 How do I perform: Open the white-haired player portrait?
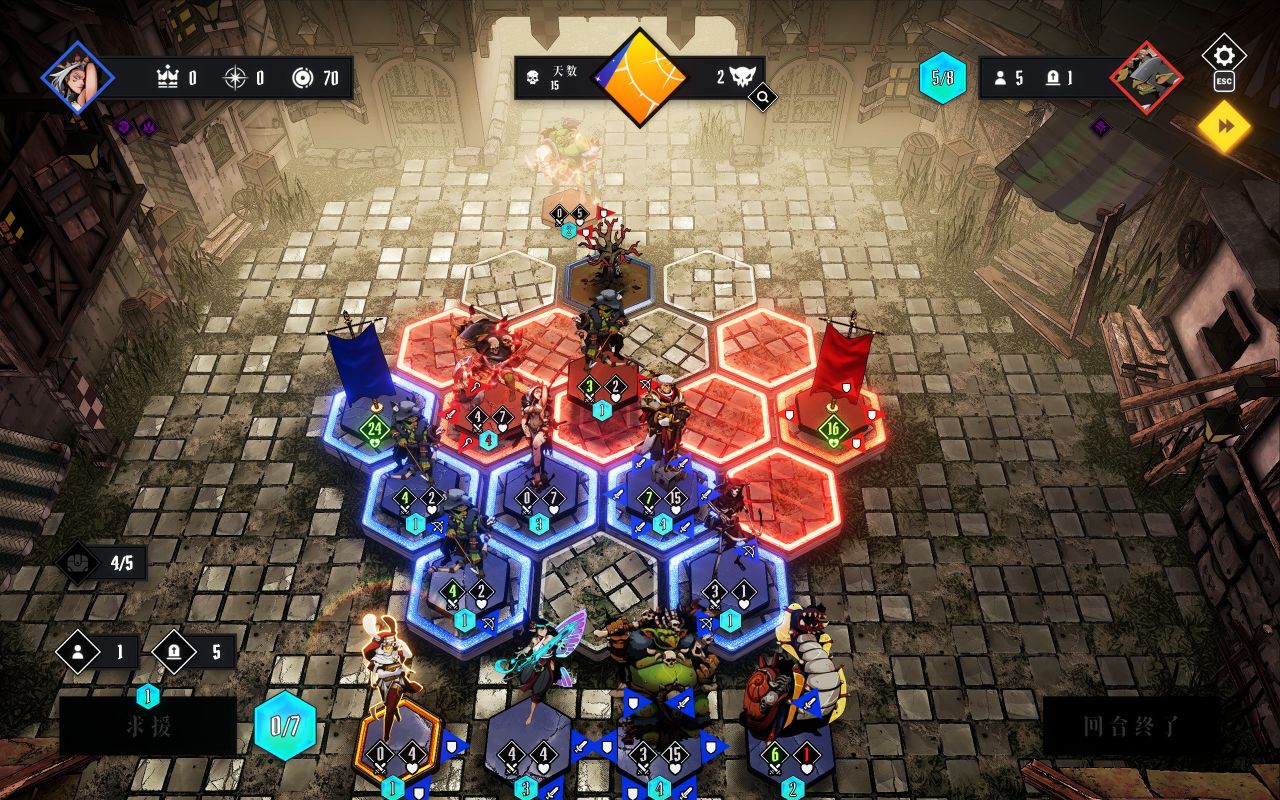[x=78, y=77]
